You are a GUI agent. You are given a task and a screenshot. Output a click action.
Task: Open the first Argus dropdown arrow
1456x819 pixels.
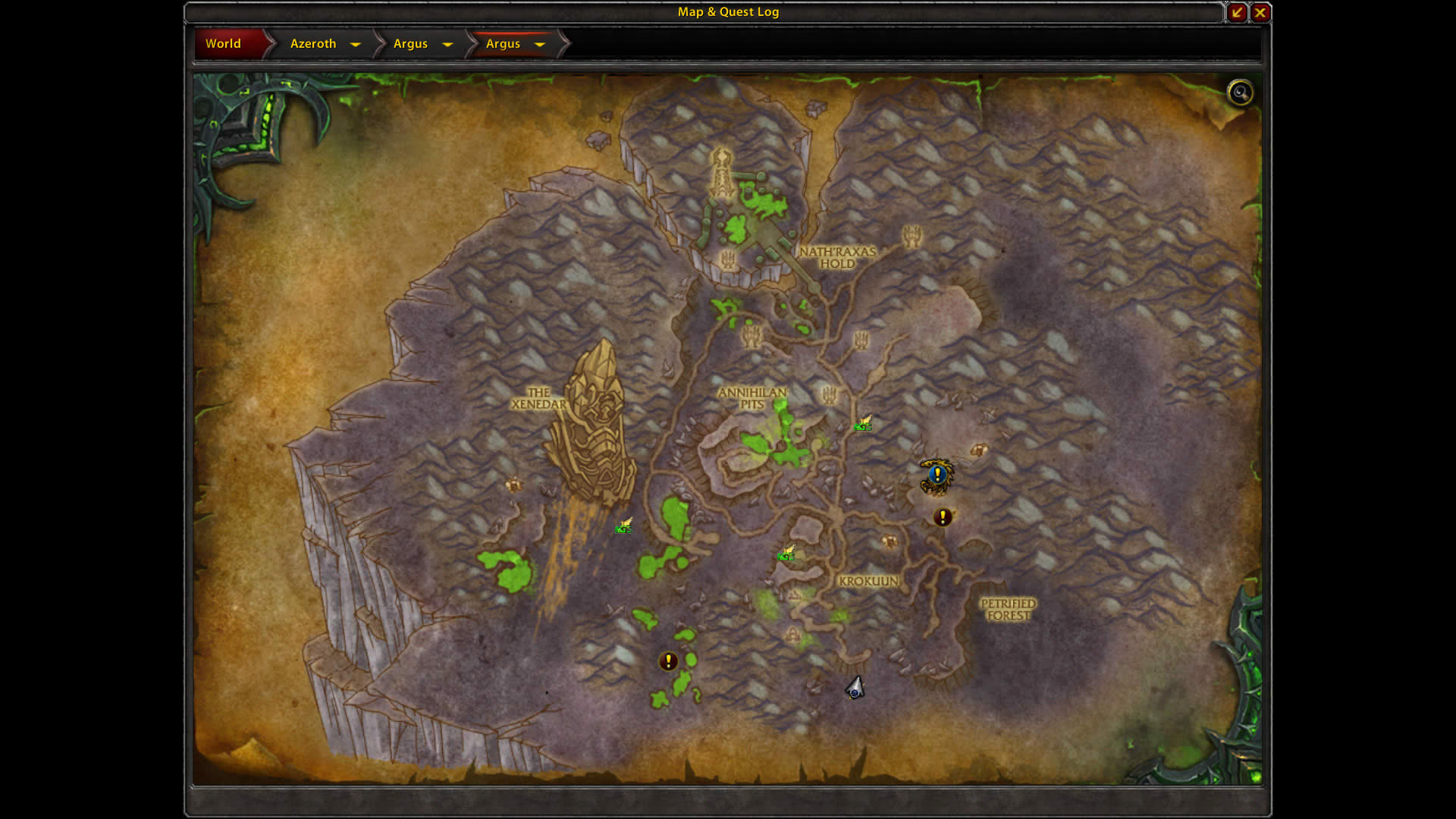(x=448, y=45)
